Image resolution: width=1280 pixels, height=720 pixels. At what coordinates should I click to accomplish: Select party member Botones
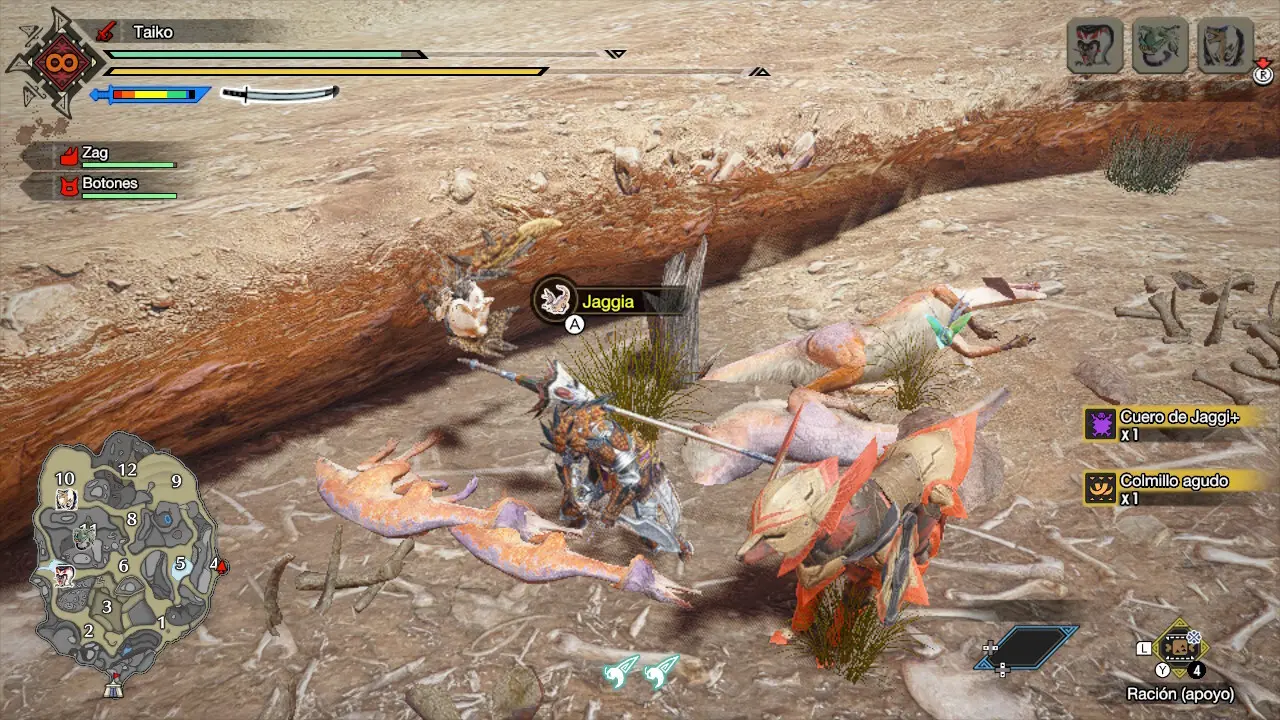110,185
